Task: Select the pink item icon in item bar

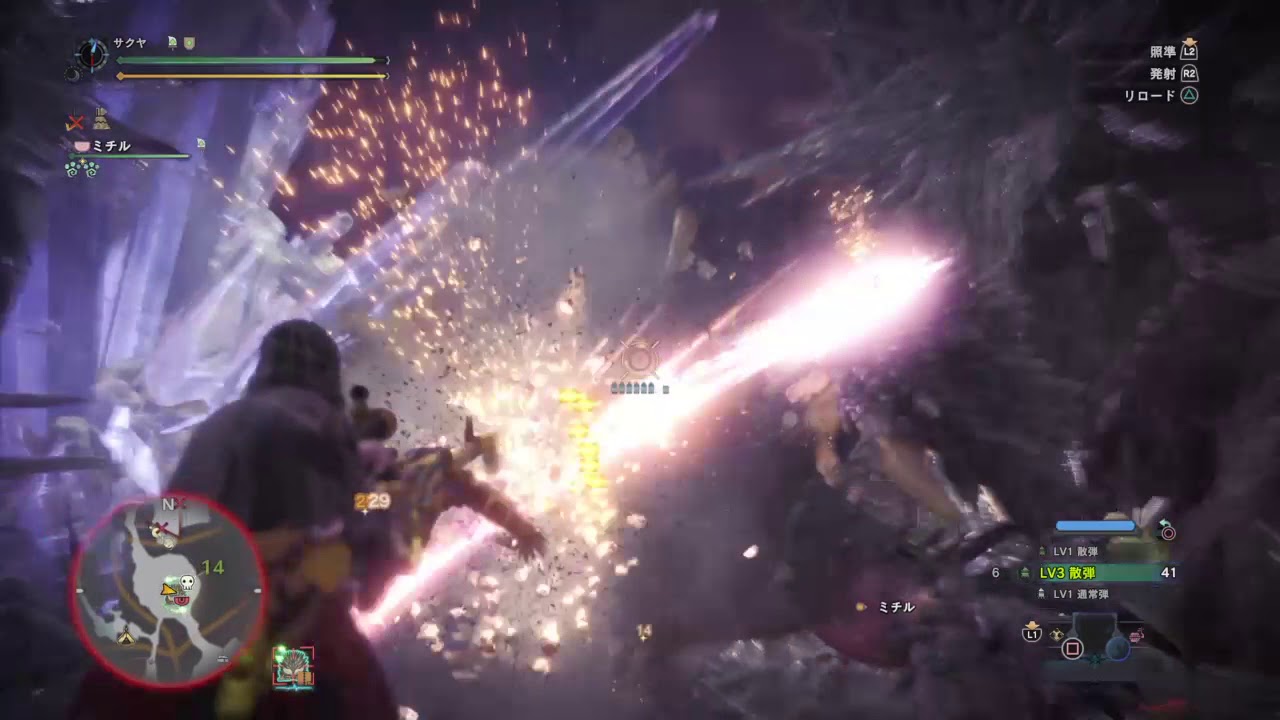Action: (1136, 633)
